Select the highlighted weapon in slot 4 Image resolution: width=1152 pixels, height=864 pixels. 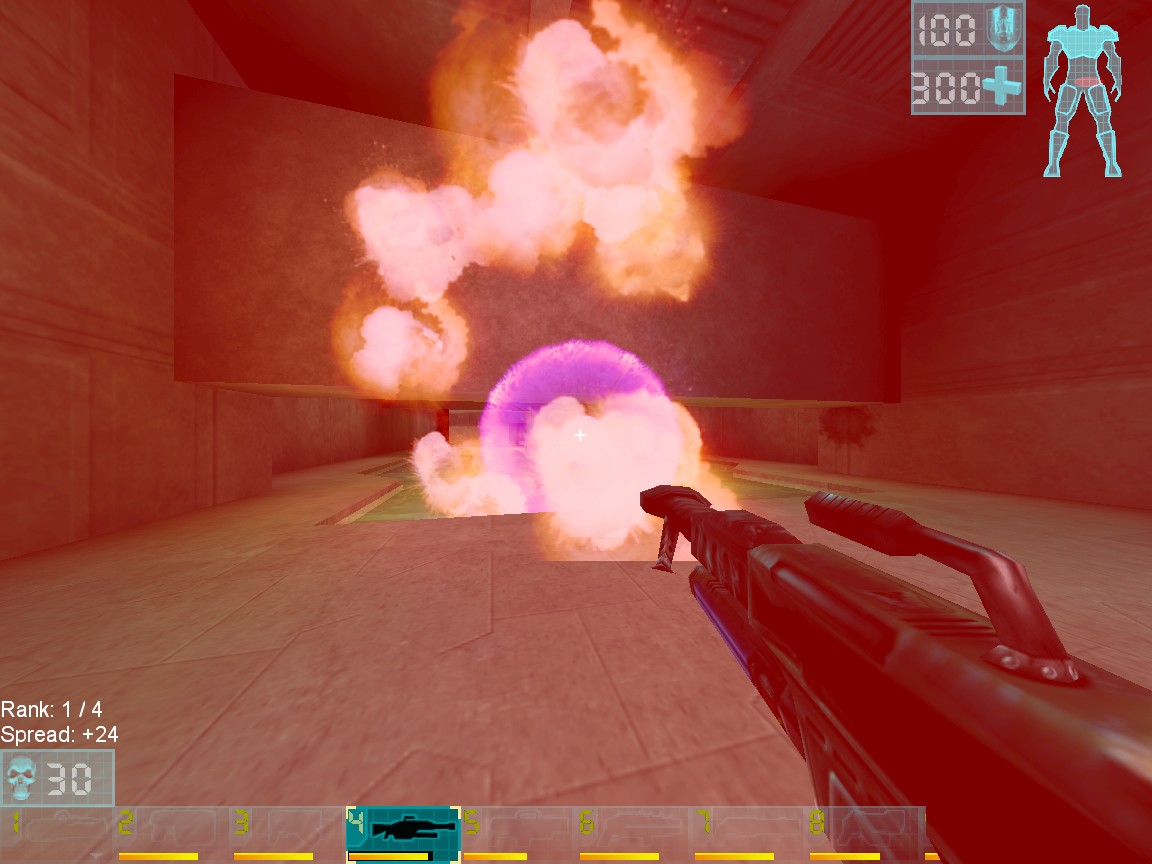403,829
